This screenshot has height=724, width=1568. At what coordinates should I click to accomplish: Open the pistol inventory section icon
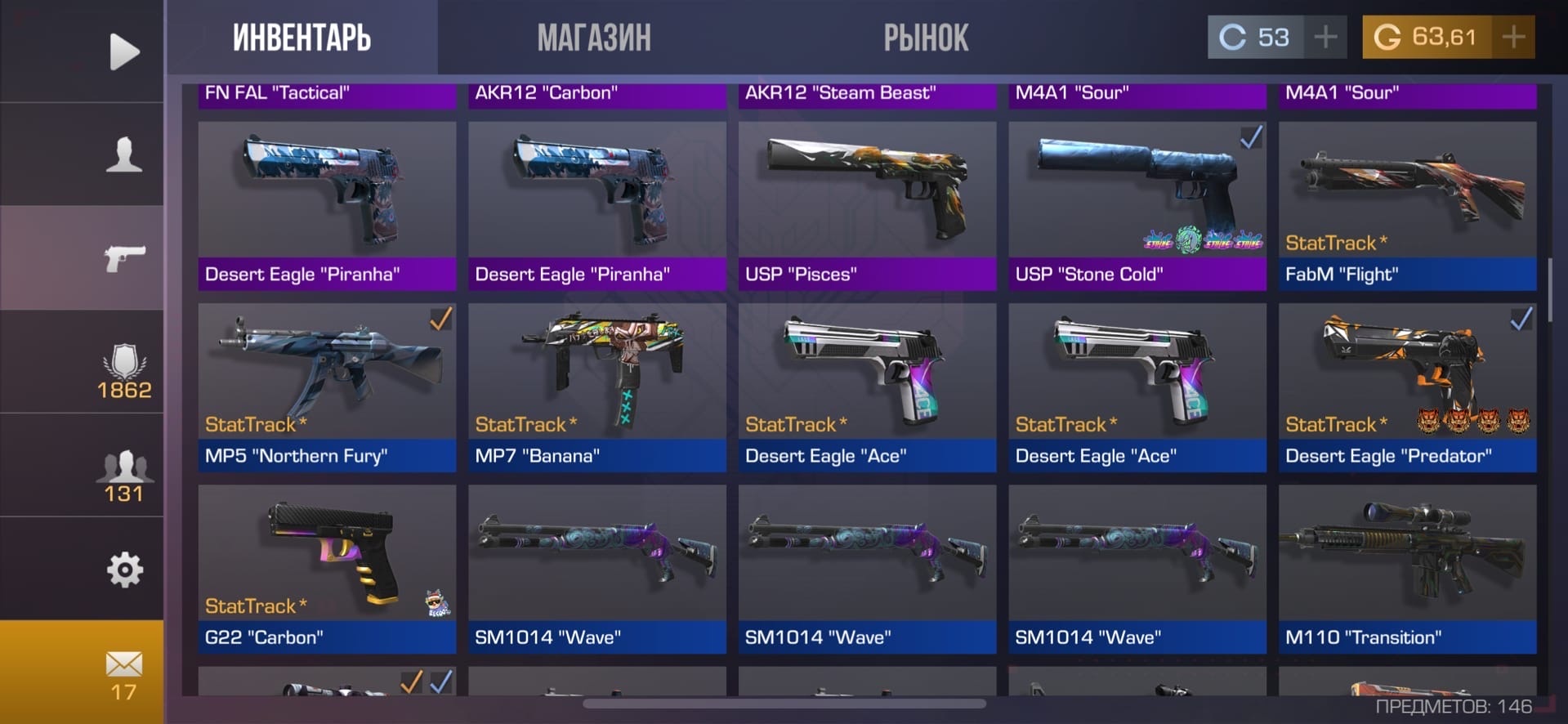coord(124,258)
